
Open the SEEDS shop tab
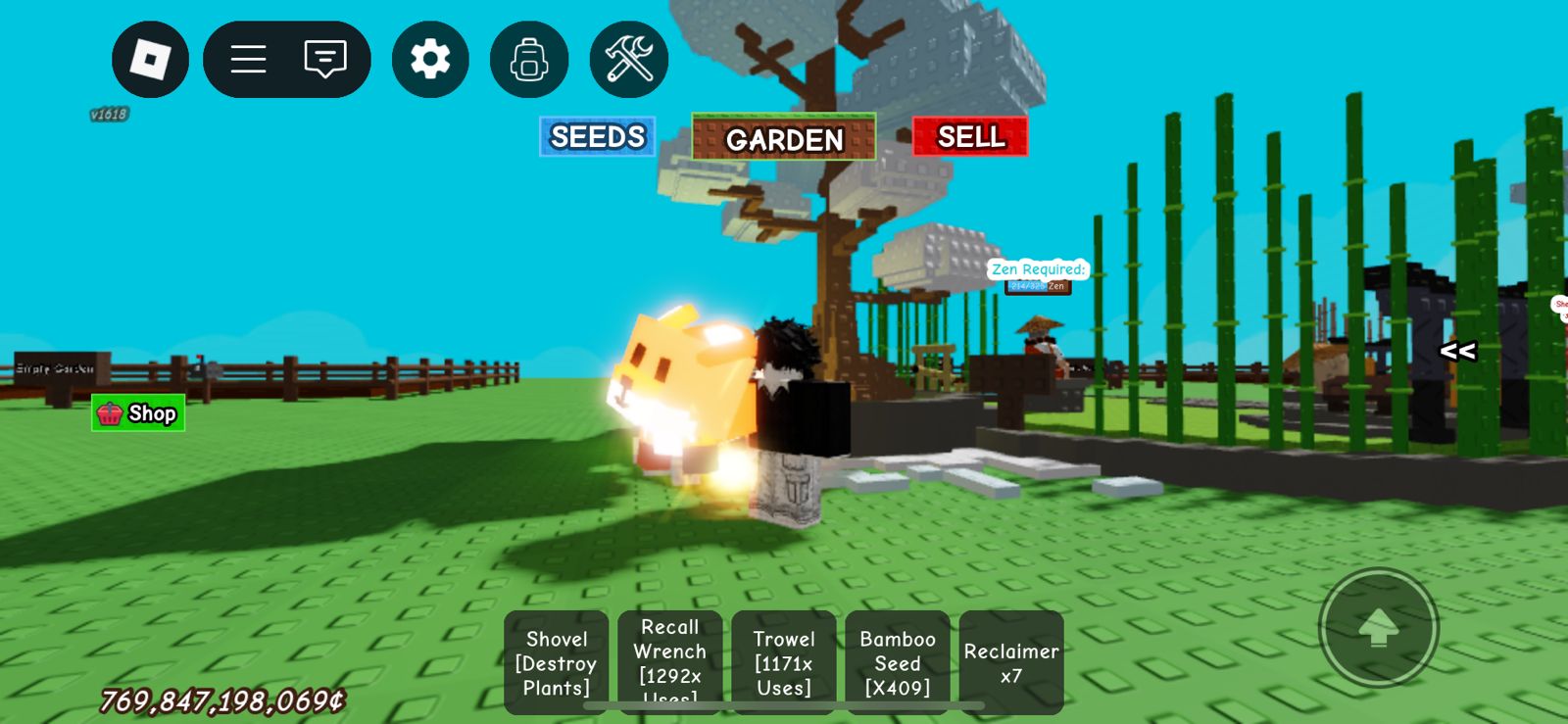[x=598, y=137]
